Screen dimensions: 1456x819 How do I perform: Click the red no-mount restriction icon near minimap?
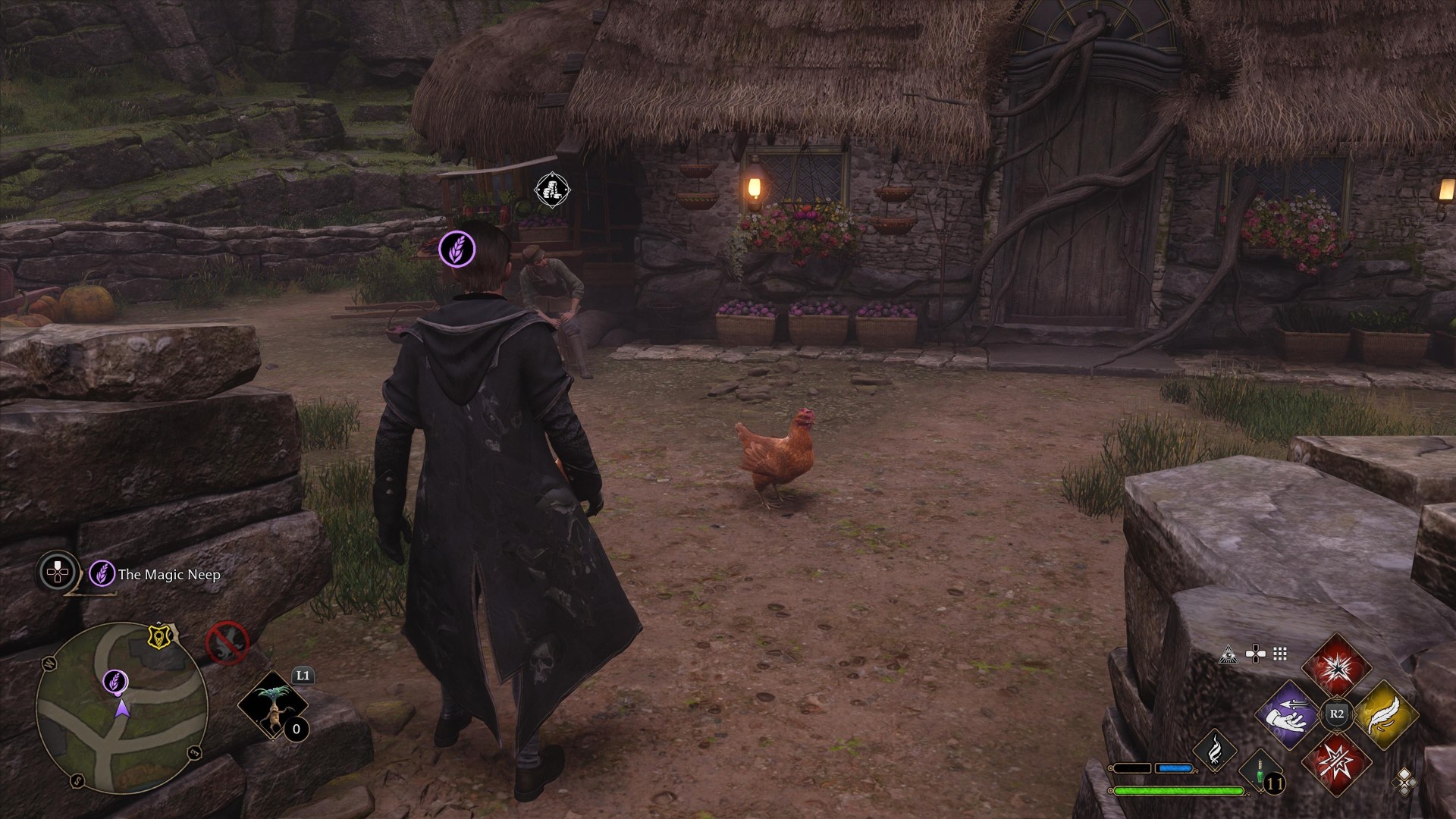tap(227, 643)
